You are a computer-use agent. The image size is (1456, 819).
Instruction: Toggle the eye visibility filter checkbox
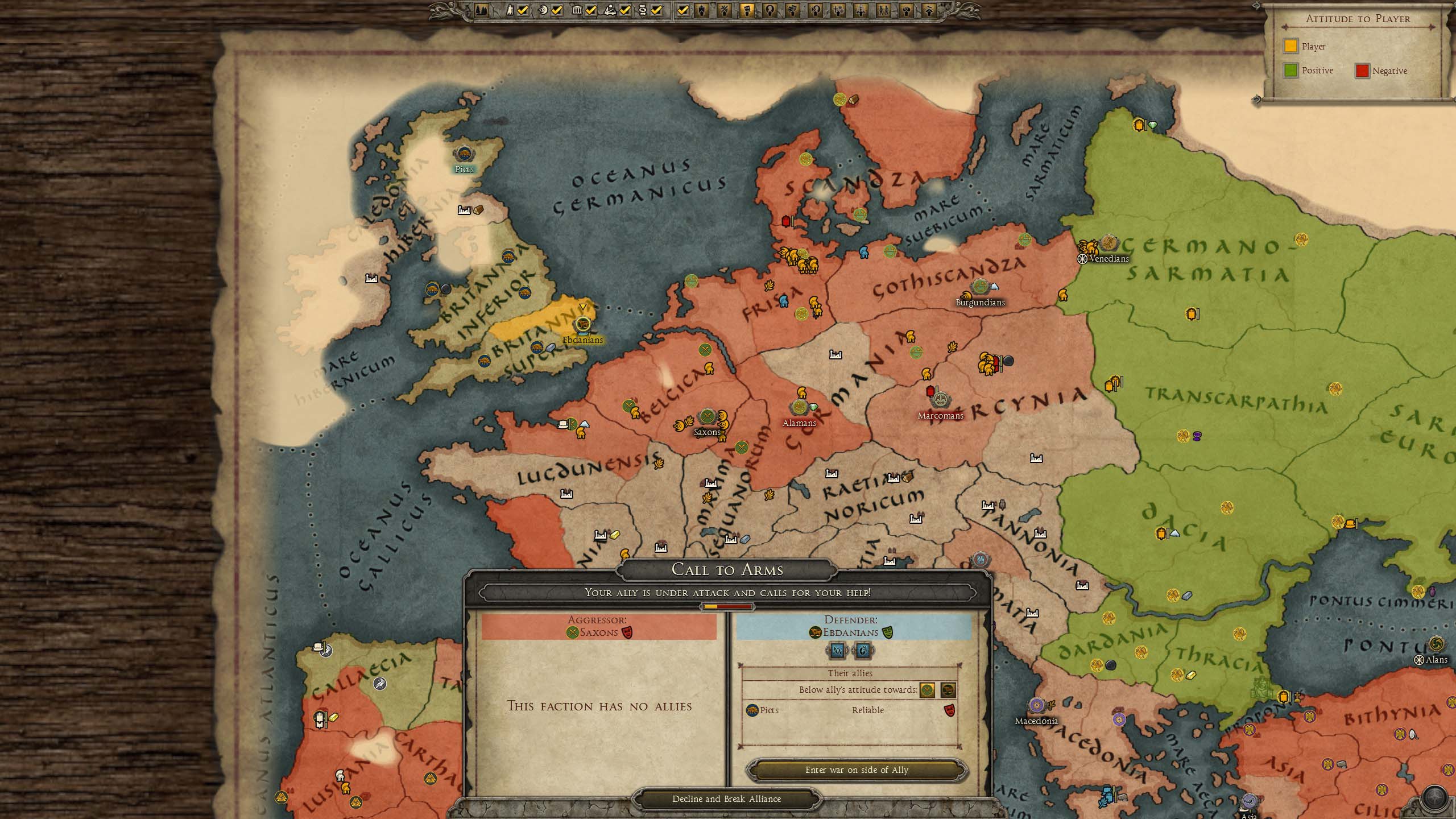click(557, 10)
